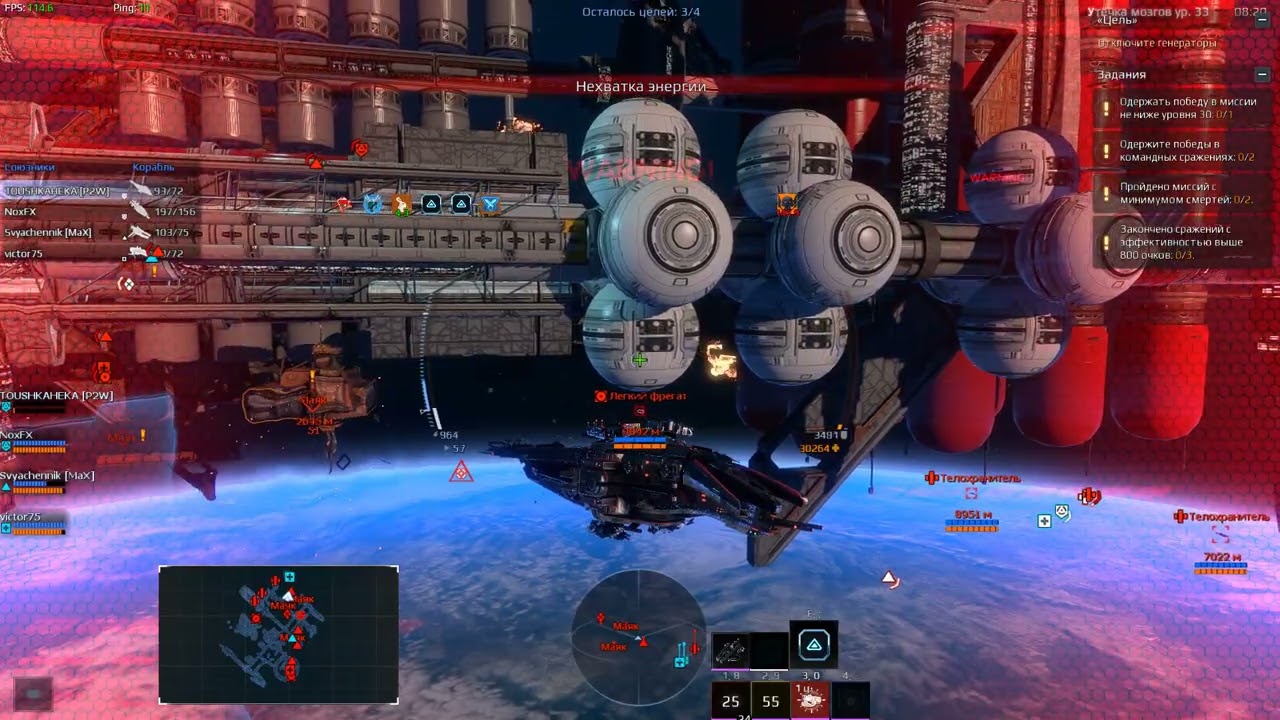Select ally Svyachennik [MaX] in the list
The height and width of the screenshot is (720, 1280).
48,233
